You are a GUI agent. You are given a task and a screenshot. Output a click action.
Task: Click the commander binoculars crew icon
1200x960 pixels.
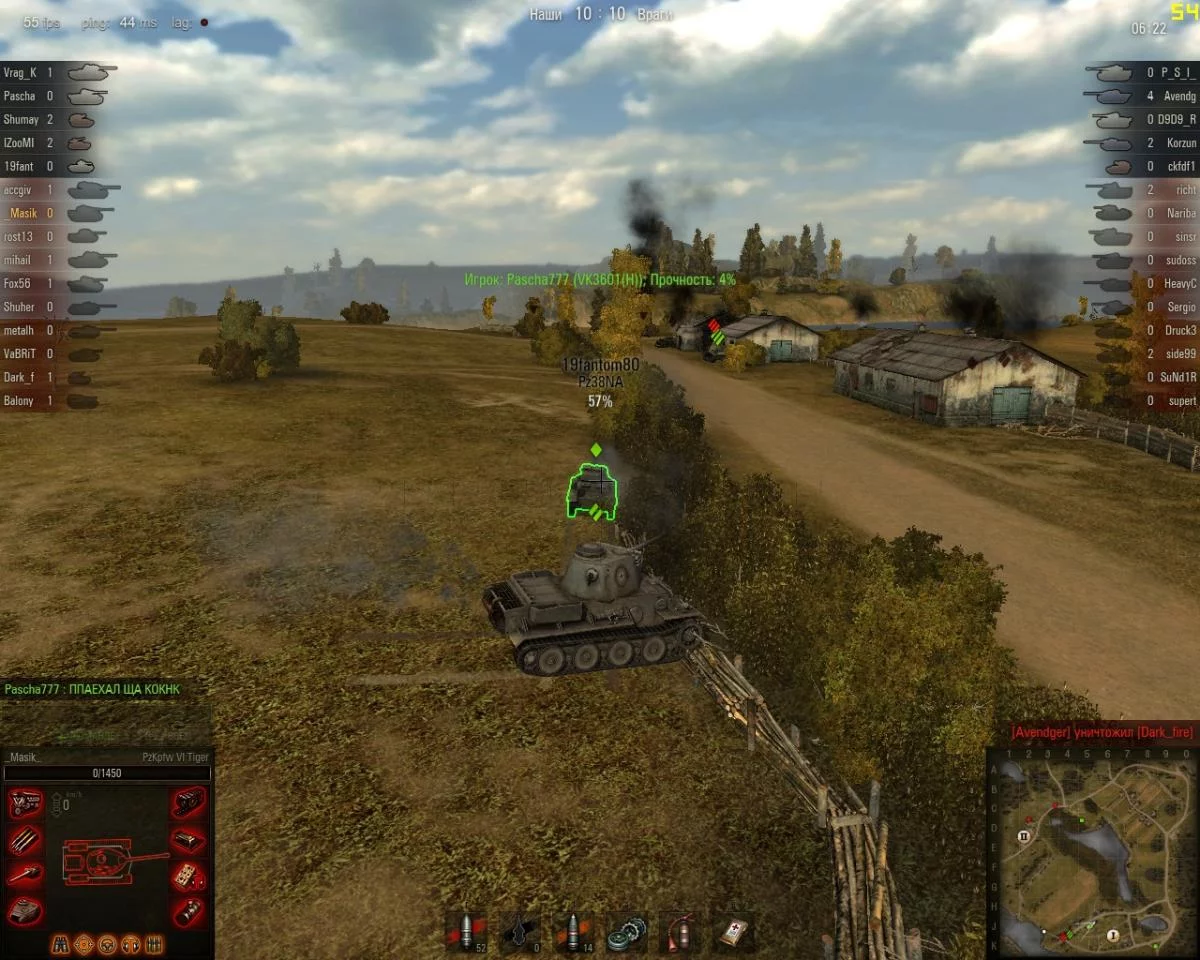(x=60, y=943)
